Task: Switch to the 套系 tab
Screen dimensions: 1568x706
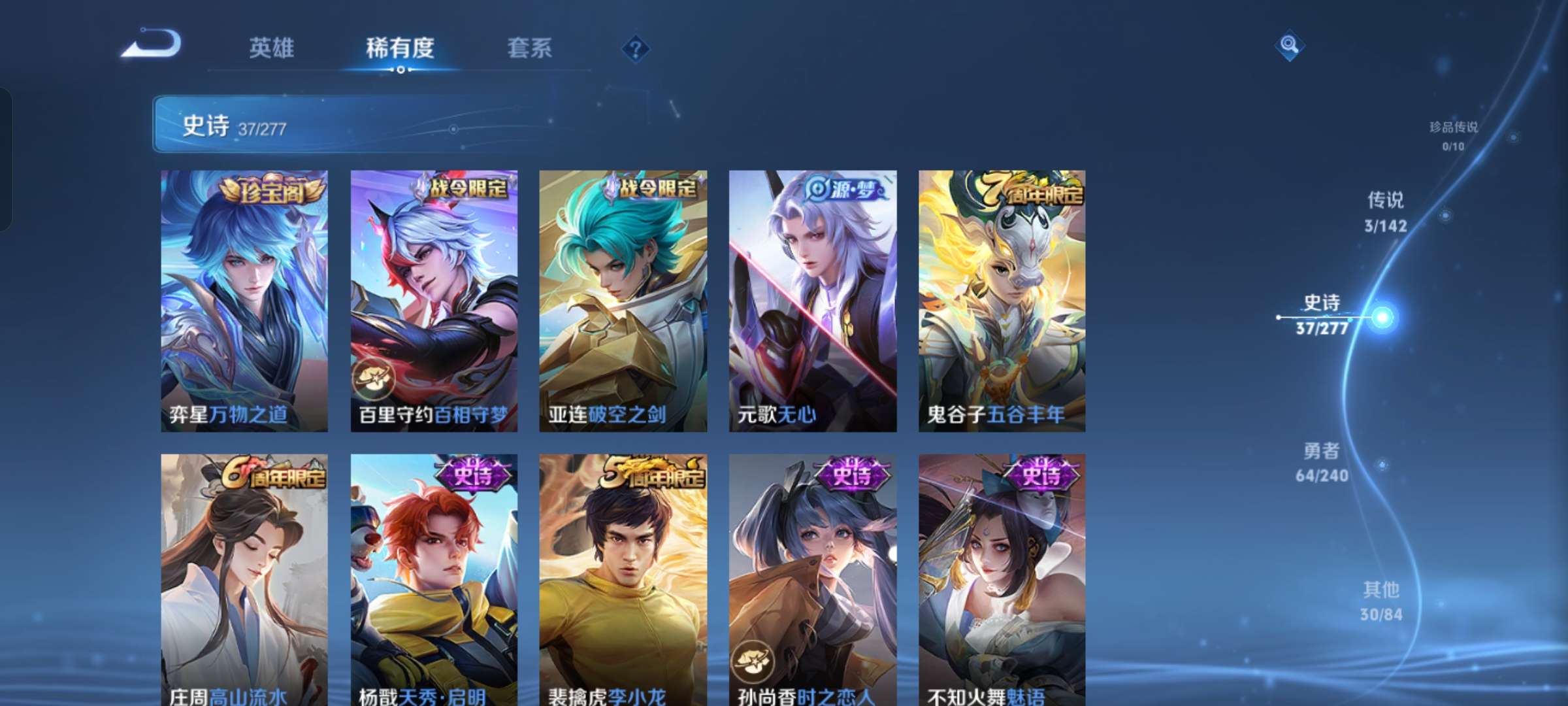Action: coord(530,47)
